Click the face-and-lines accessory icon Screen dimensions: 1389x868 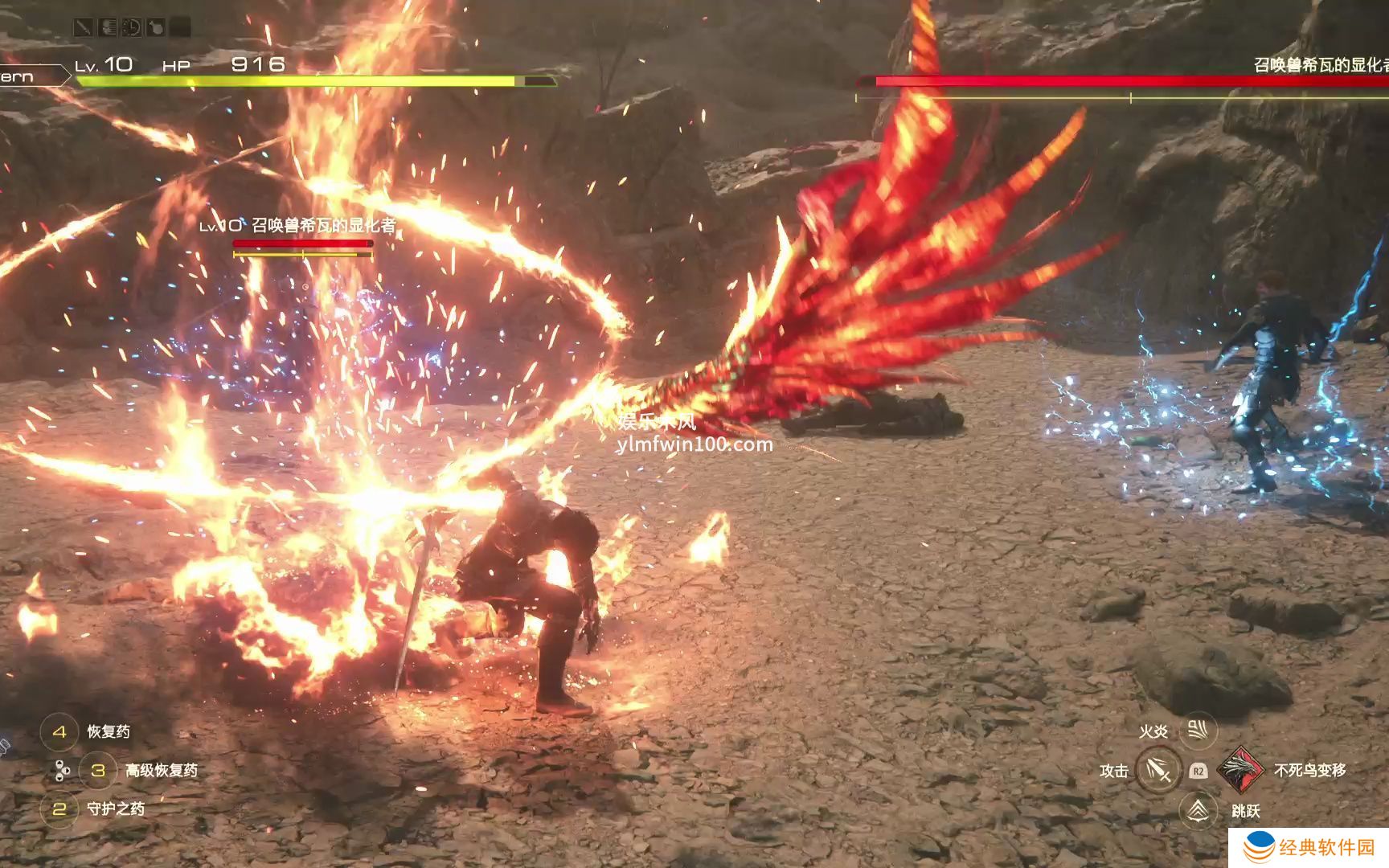click(x=108, y=28)
